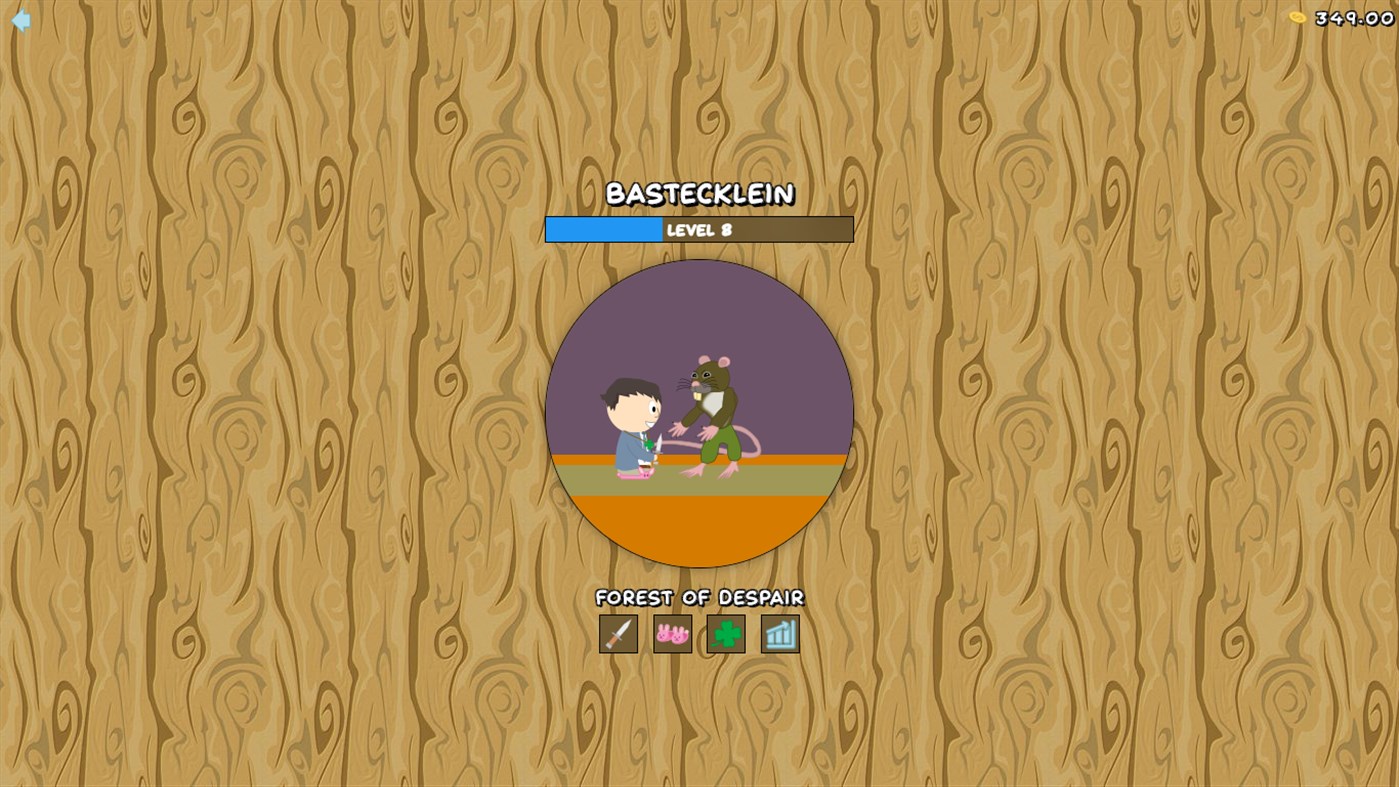Select the knife icon below Forest of Despair

[x=618, y=634]
